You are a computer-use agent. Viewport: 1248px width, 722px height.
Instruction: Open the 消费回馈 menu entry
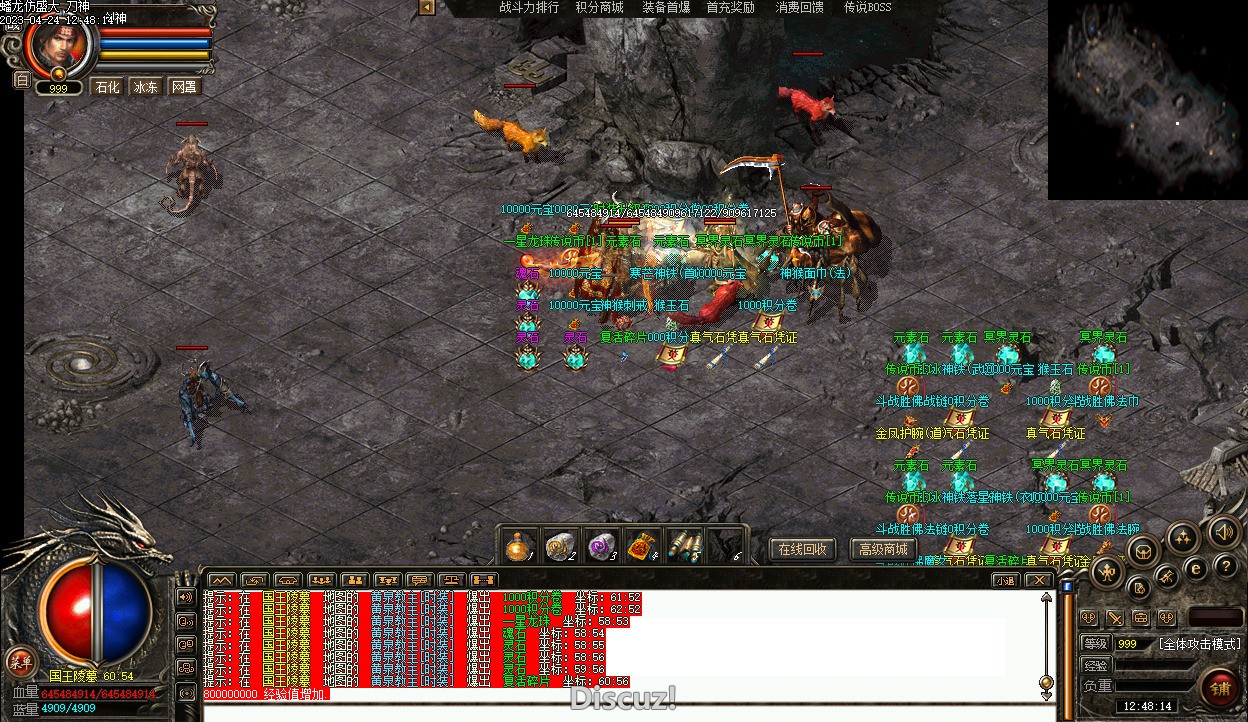(x=800, y=7)
